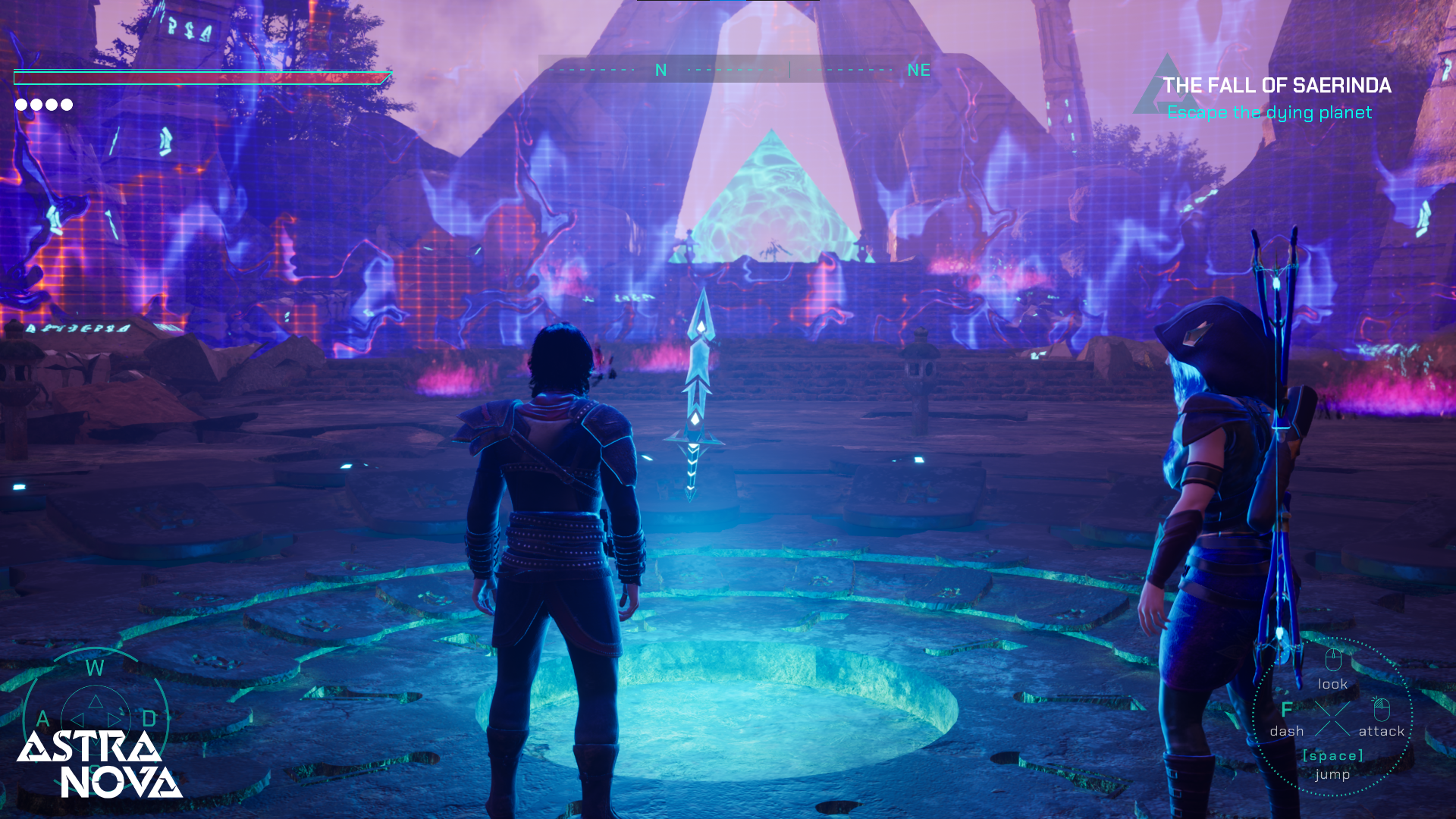Toggle the second white dot below the health bar
The height and width of the screenshot is (819, 1456).
click(x=36, y=105)
